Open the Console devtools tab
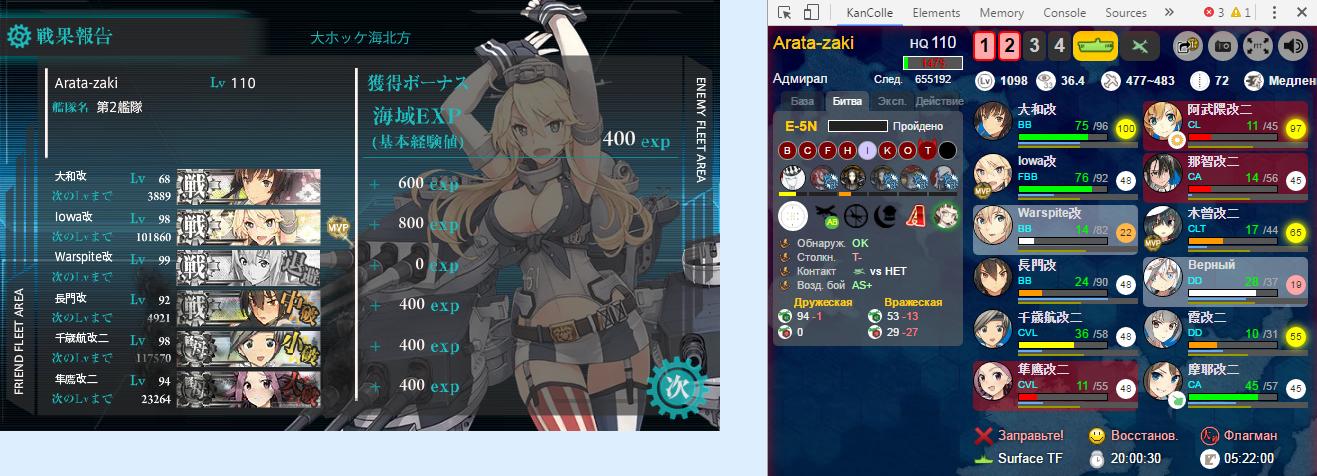1317x476 pixels. (1064, 13)
